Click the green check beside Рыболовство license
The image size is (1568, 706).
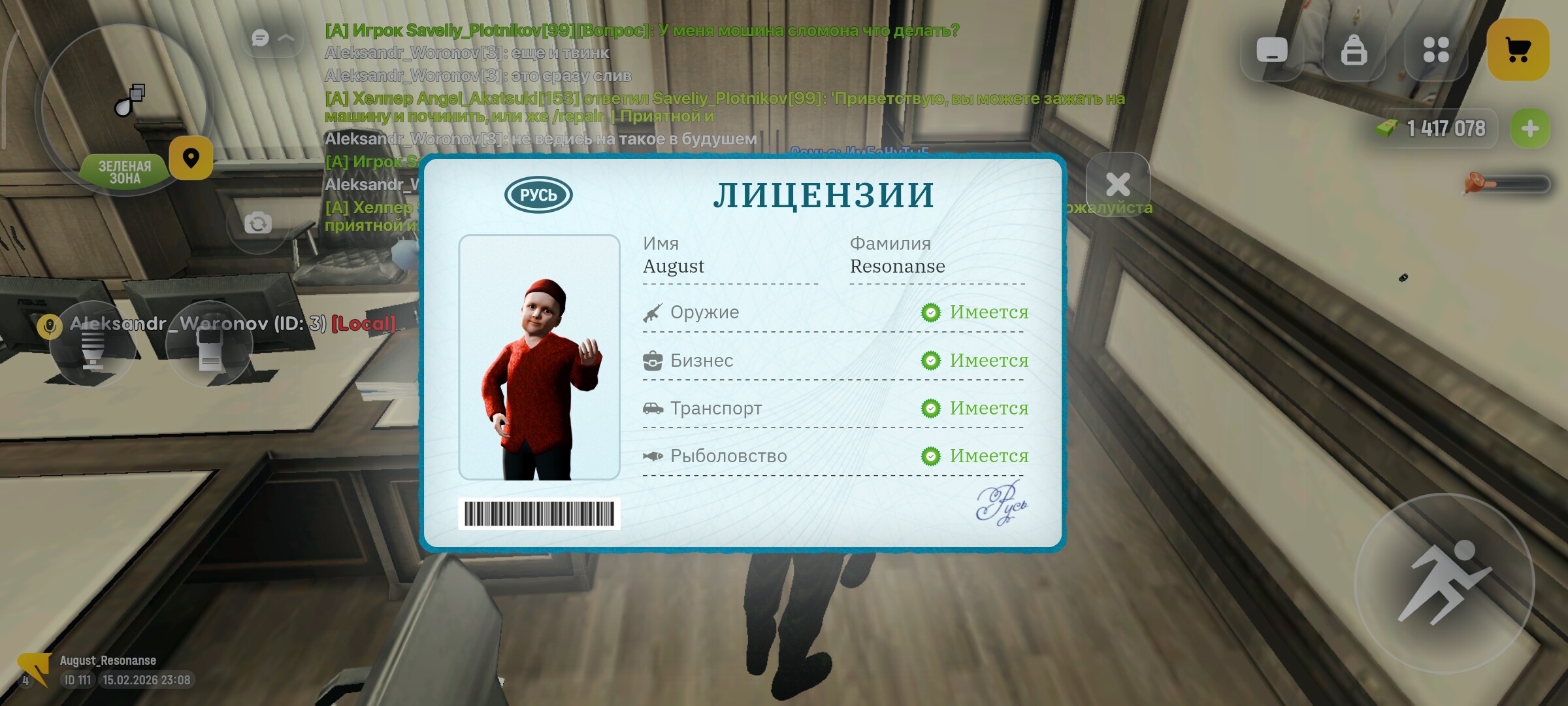coord(930,456)
